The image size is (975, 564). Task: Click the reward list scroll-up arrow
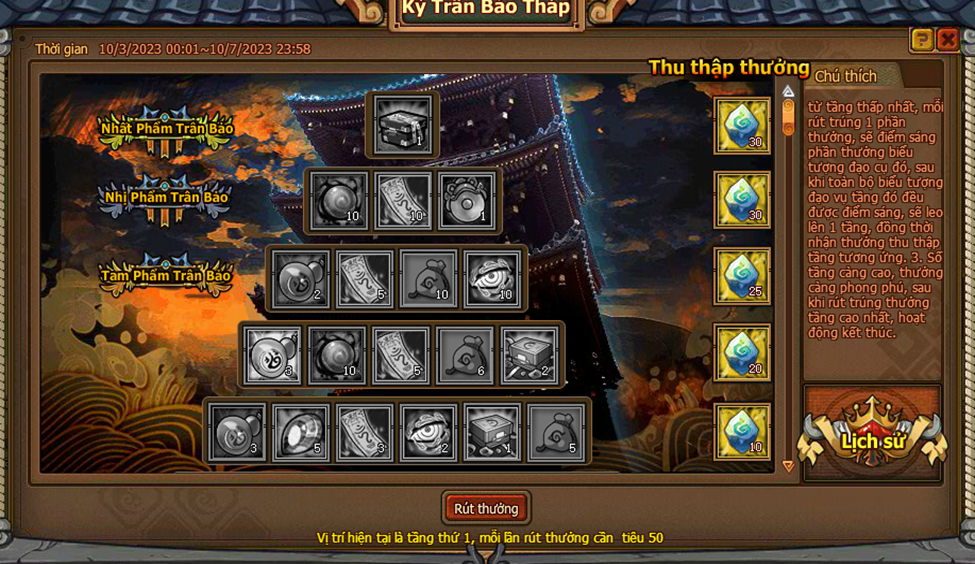click(x=788, y=91)
